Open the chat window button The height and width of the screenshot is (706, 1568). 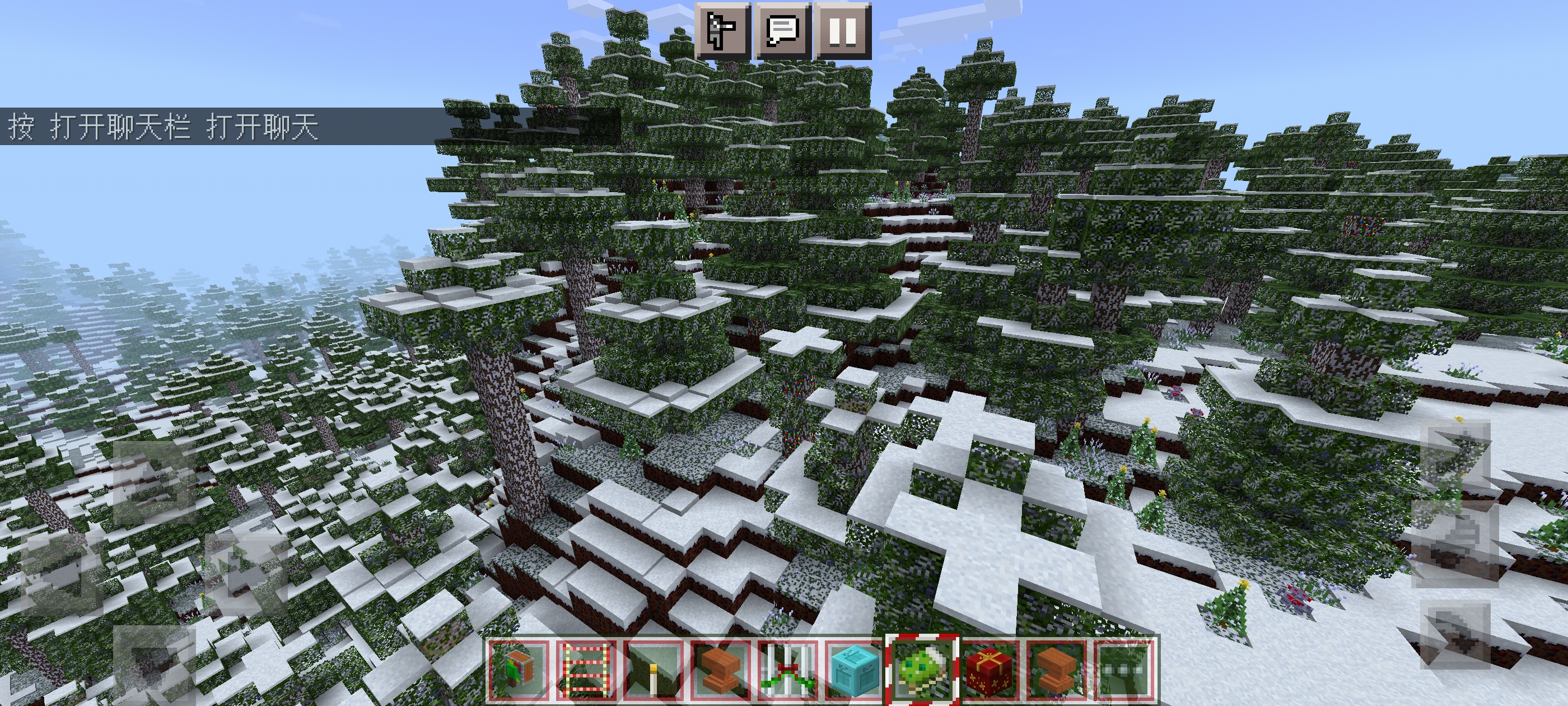[783, 29]
